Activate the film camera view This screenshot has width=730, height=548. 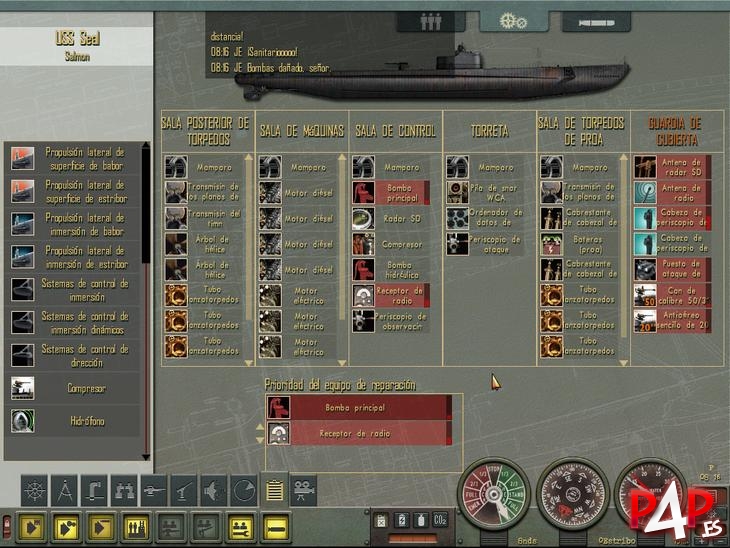point(303,490)
